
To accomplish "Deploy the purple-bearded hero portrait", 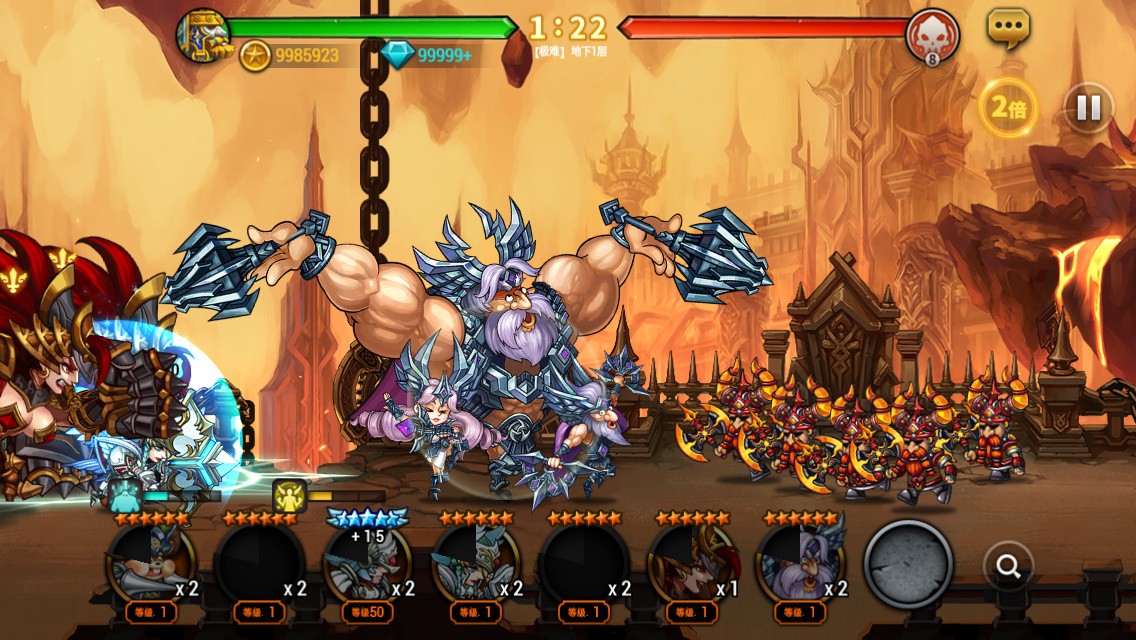I will pyautogui.click(x=799, y=564).
